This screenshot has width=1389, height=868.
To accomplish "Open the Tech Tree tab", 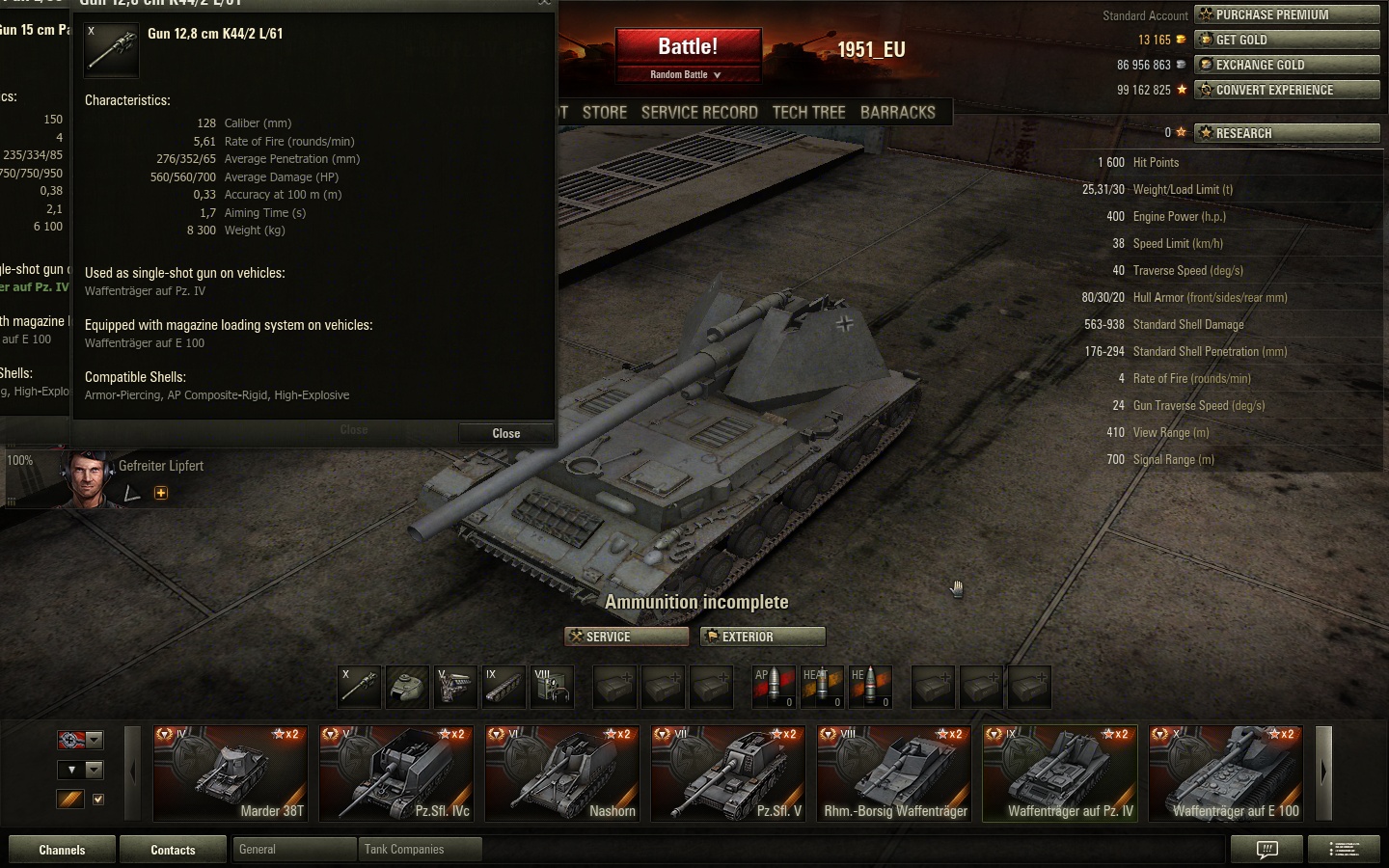I will pos(808,112).
